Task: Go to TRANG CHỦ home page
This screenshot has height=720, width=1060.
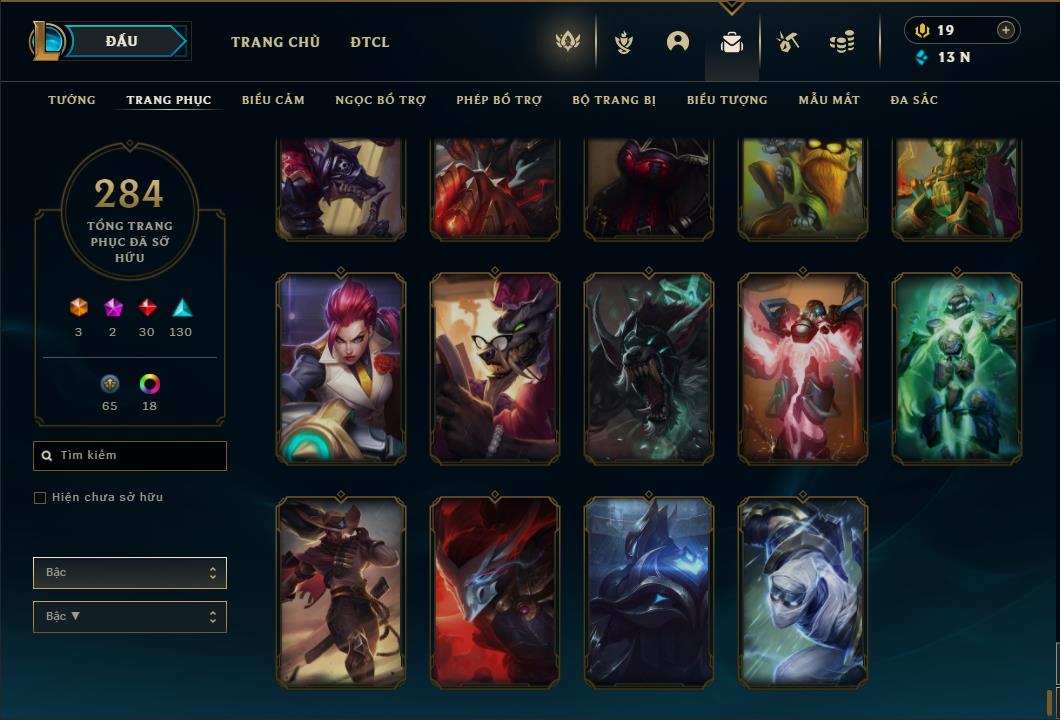Action: (x=275, y=42)
